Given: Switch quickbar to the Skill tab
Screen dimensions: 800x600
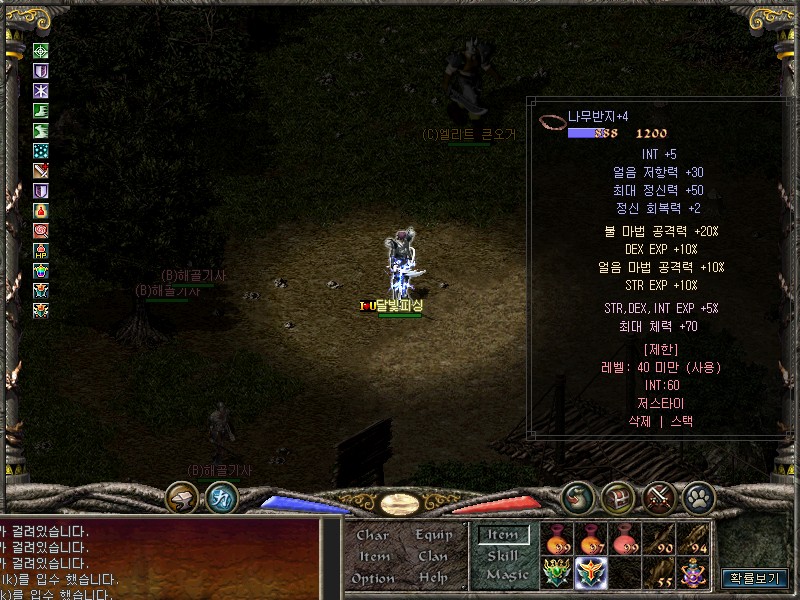Looking at the screenshot, I should 503,555.
